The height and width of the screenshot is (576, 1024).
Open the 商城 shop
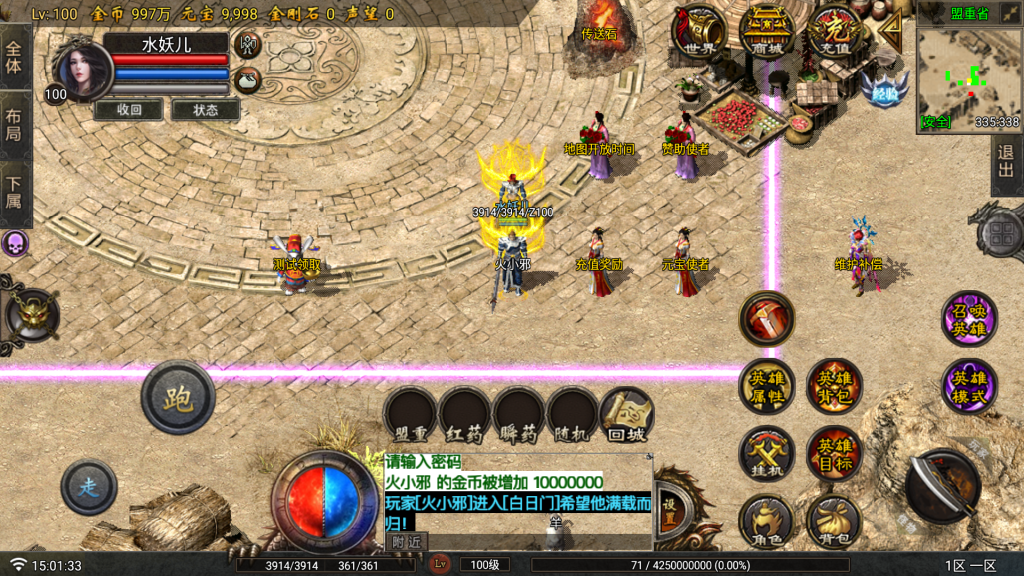point(768,32)
